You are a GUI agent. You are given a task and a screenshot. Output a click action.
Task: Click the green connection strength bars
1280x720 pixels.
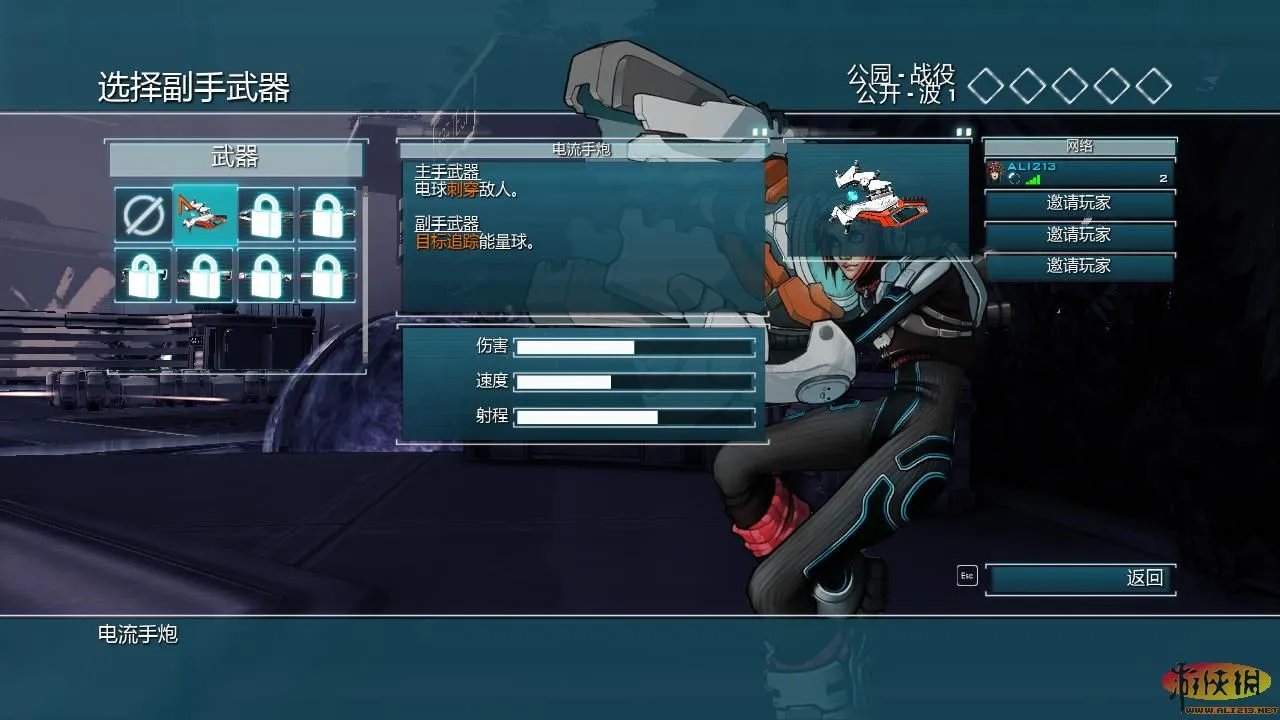tap(1032, 179)
